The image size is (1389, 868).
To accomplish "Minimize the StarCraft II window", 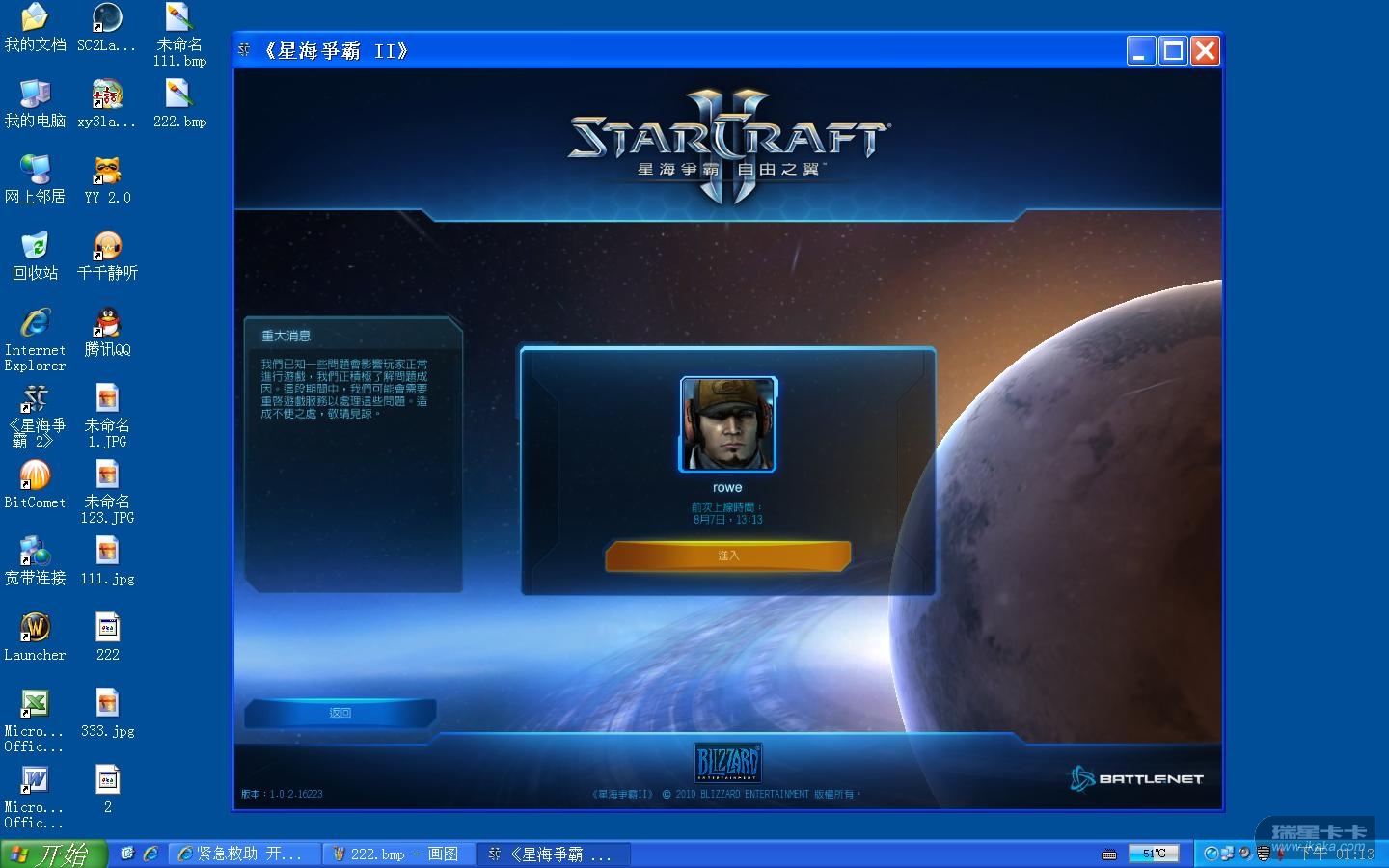I will tap(1140, 51).
